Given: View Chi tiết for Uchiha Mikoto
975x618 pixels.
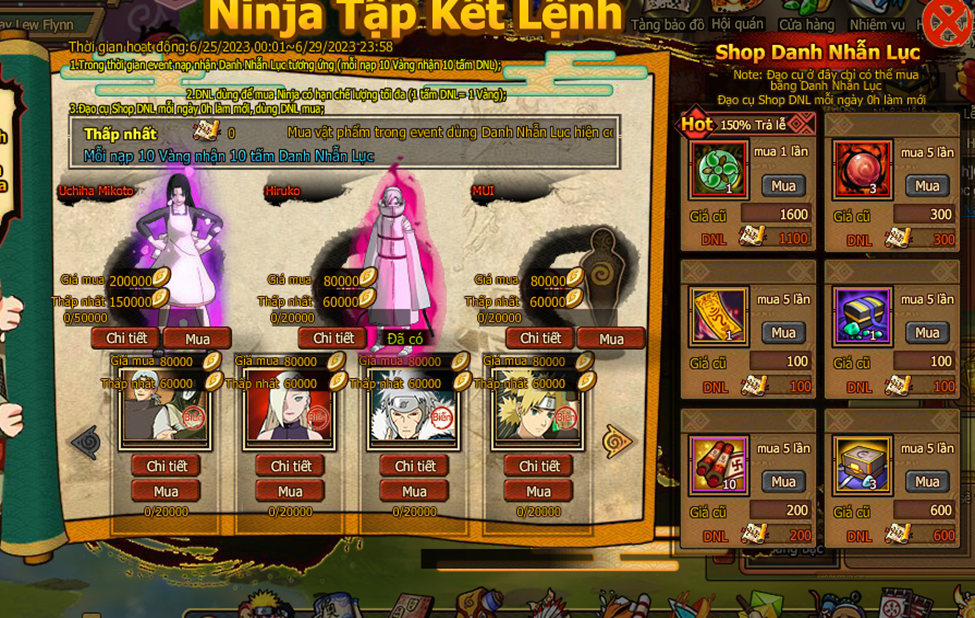Looking at the screenshot, I should coord(125,338).
